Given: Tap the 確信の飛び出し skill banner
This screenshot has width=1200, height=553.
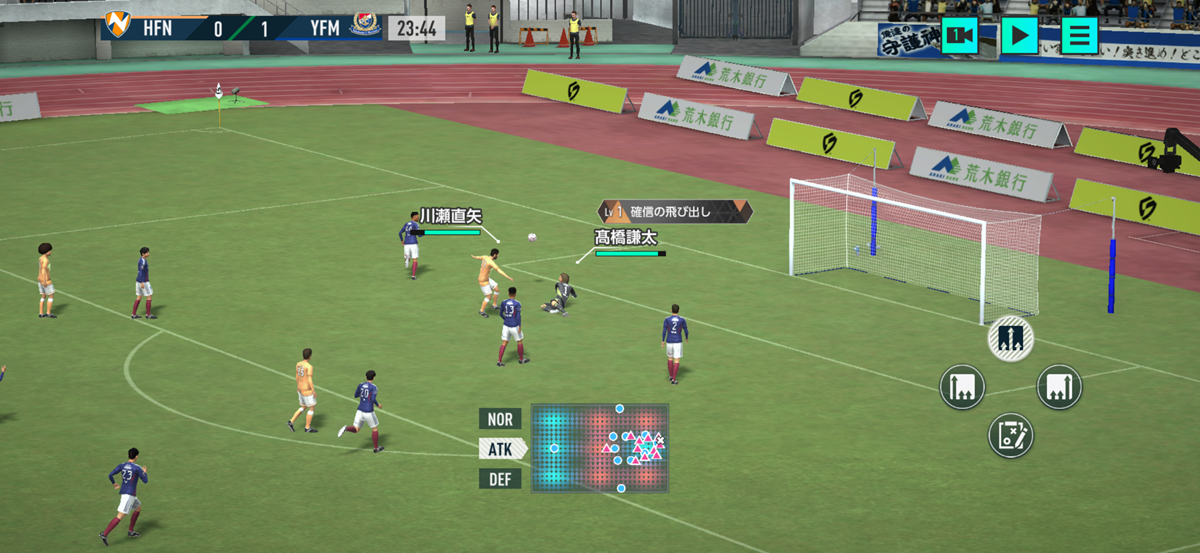Looking at the screenshot, I should 673,211.
